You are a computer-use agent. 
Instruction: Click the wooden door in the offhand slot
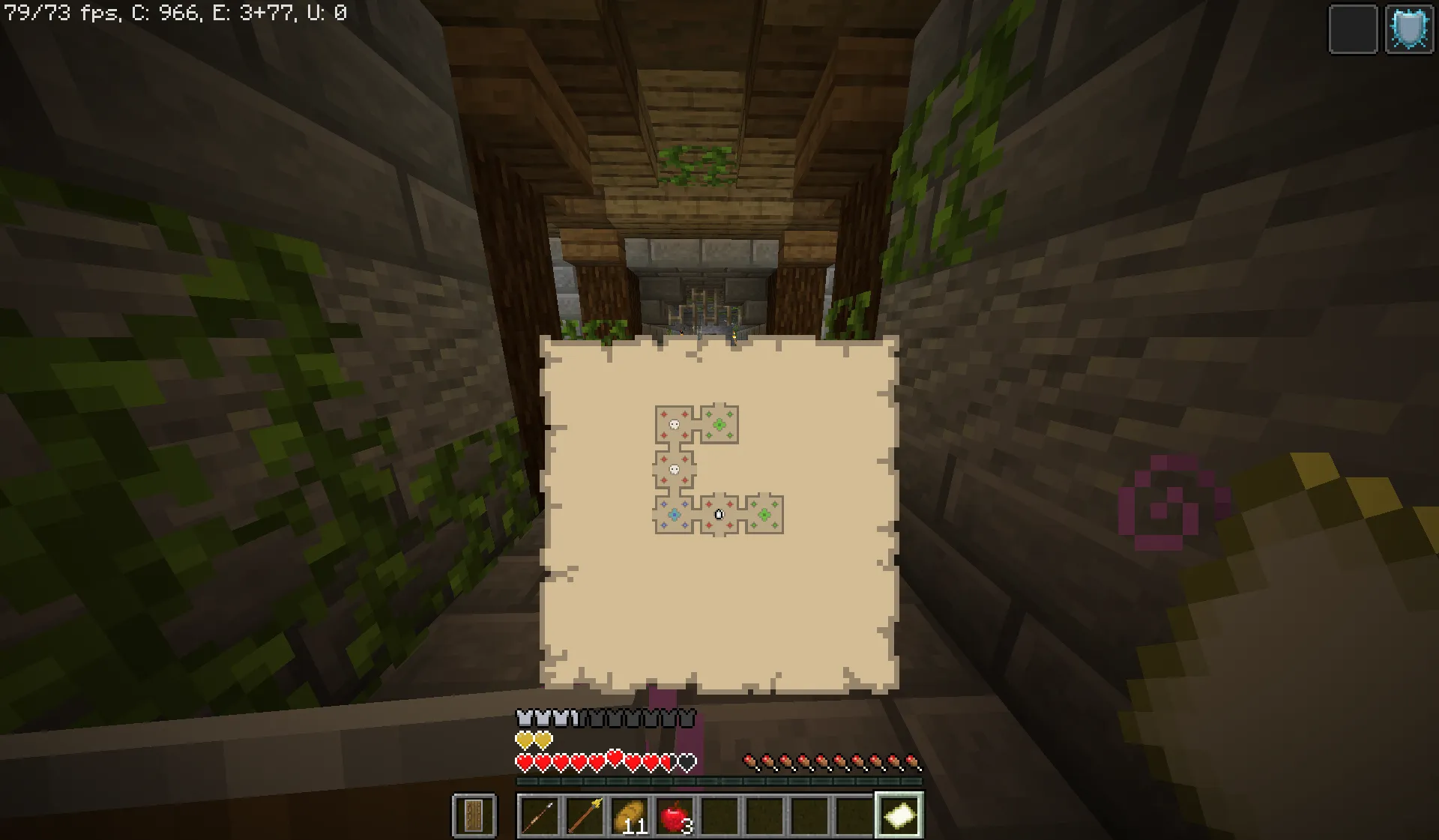coord(474,815)
